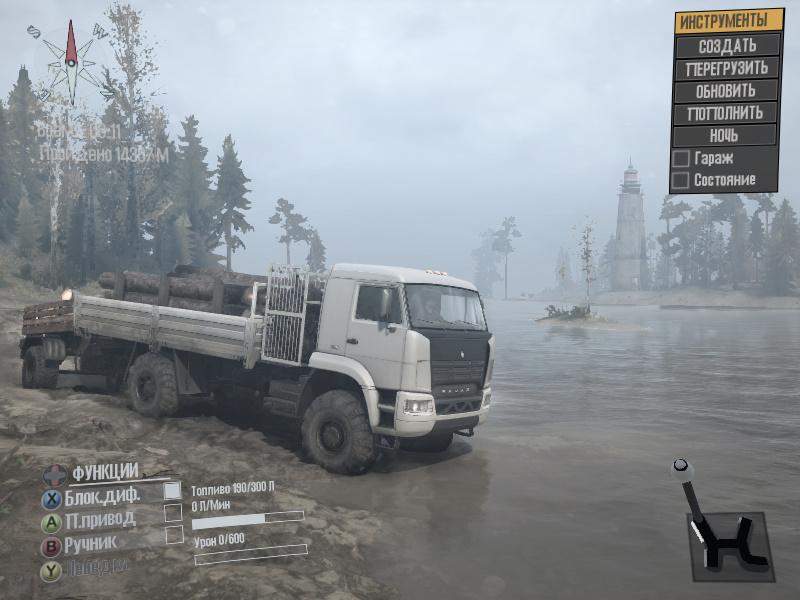Toggle the Блок.диф. differential lock checkbox
The width and height of the screenshot is (800, 600).
173,490
